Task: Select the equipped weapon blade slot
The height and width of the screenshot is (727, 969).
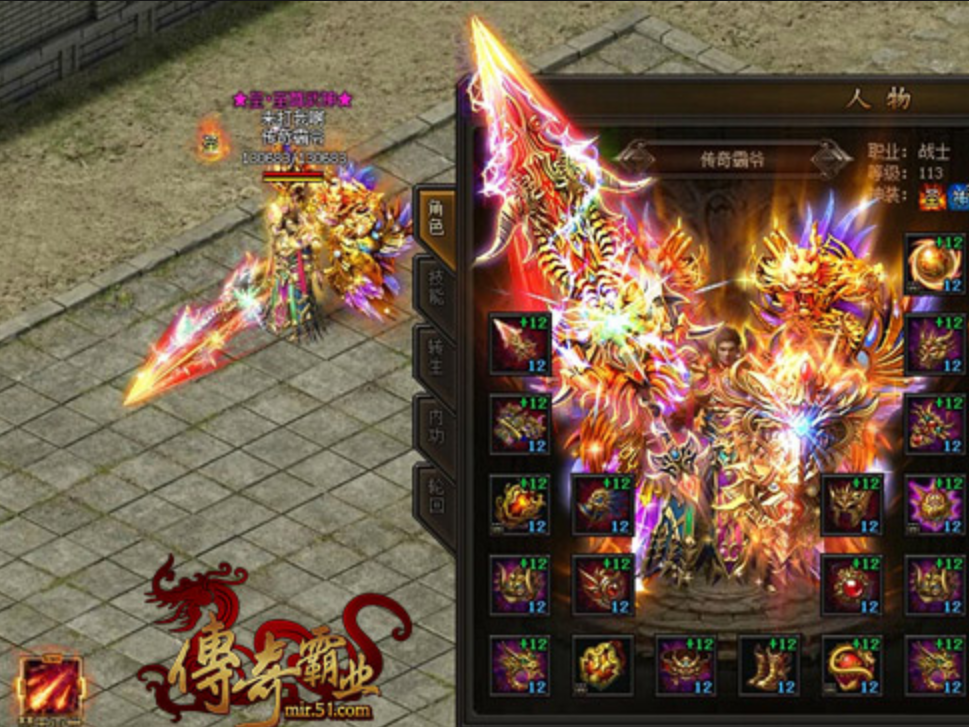Action: (519, 344)
